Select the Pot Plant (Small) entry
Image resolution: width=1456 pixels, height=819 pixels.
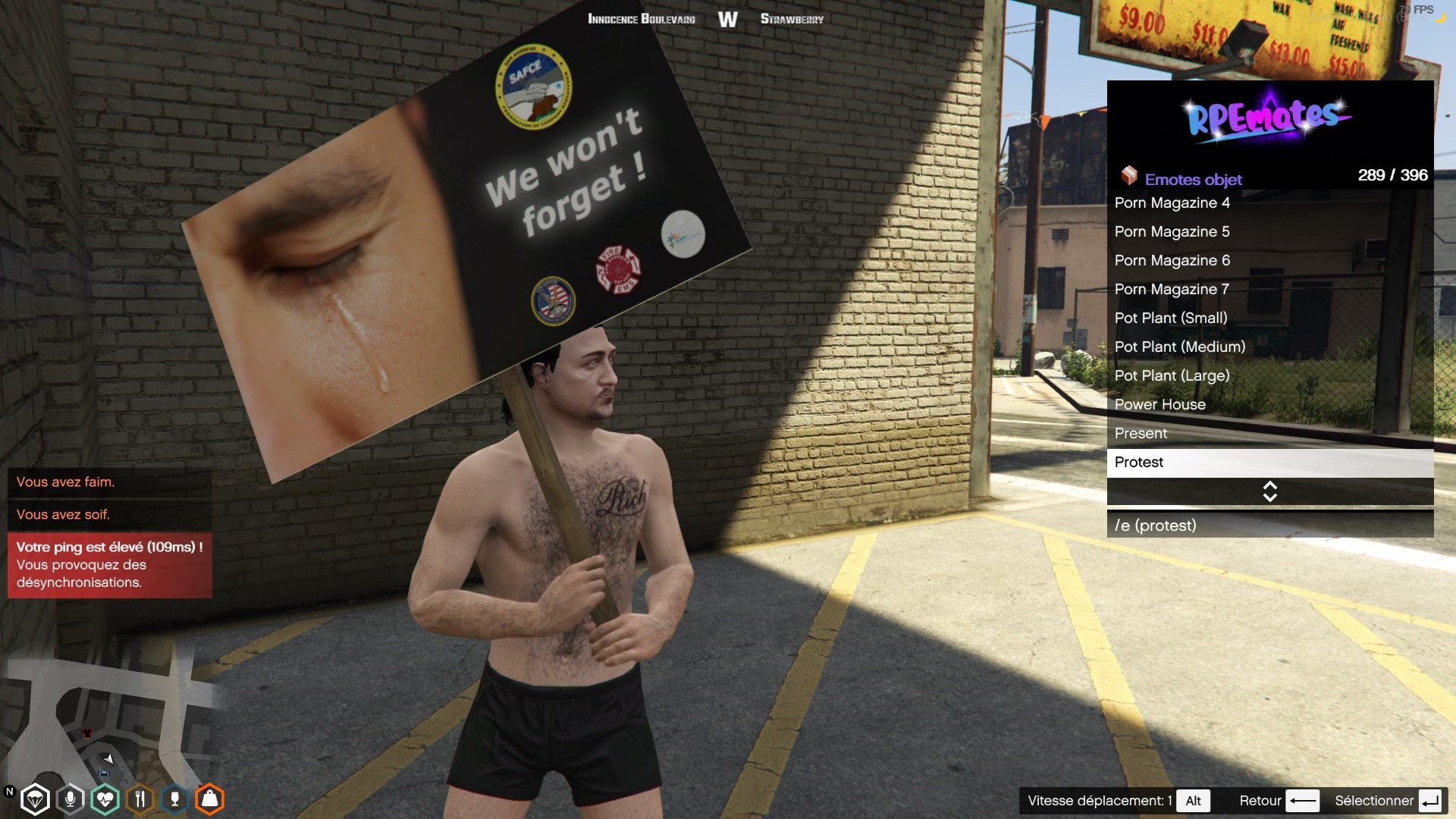tap(1269, 318)
